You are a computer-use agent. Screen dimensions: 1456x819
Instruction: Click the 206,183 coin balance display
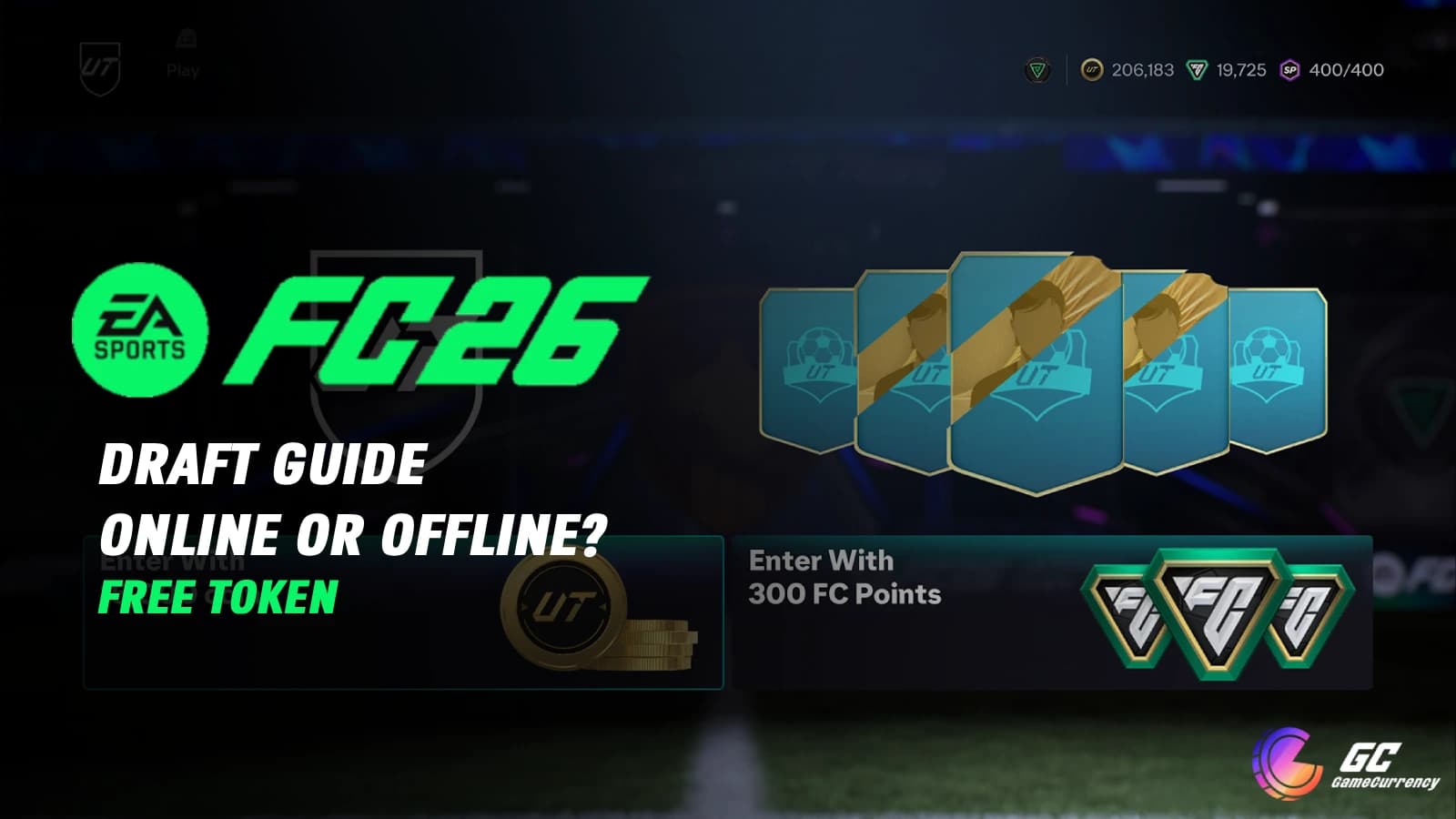point(1143,67)
